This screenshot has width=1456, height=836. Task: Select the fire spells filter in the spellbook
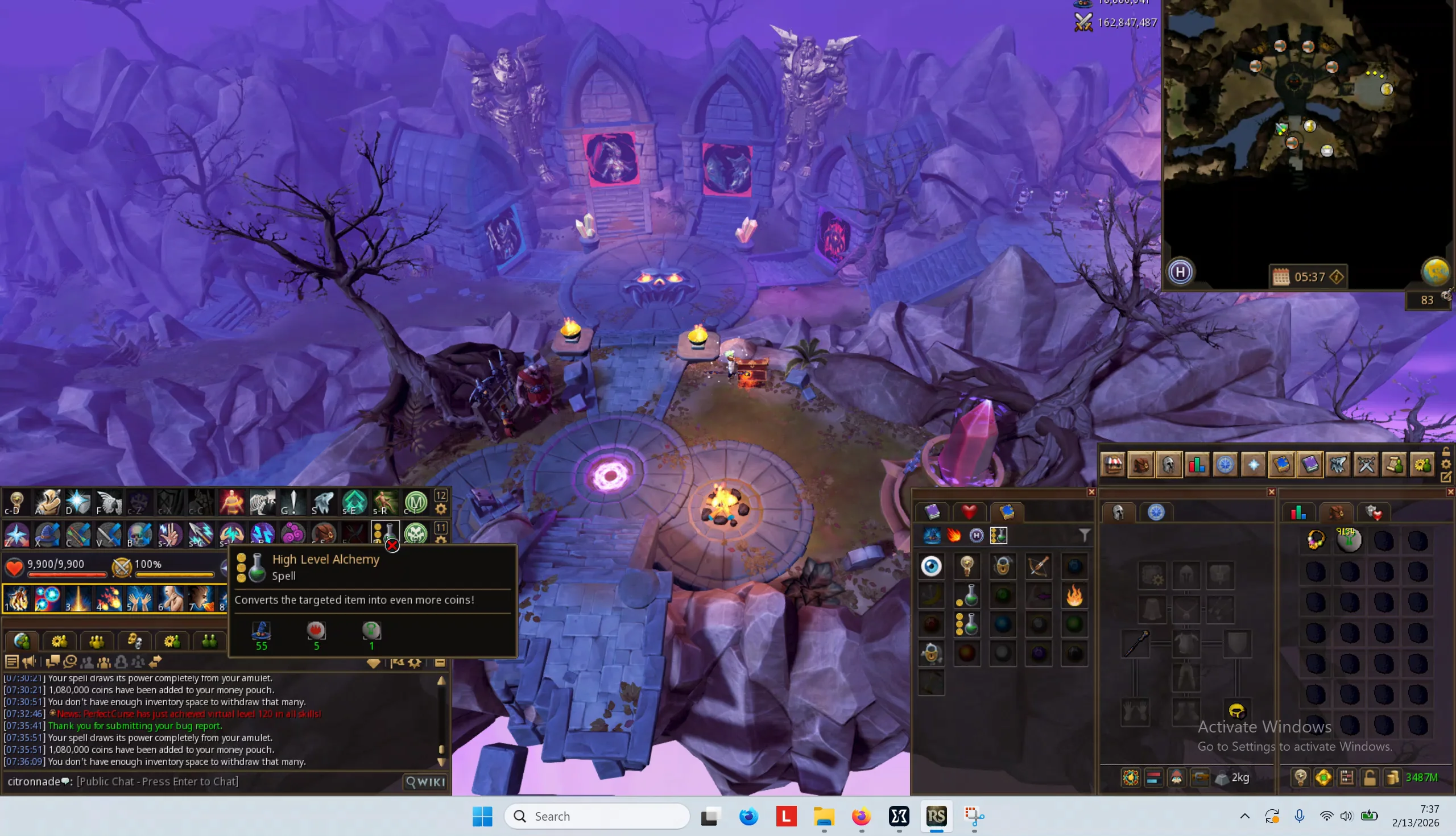[x=954, y=535]
